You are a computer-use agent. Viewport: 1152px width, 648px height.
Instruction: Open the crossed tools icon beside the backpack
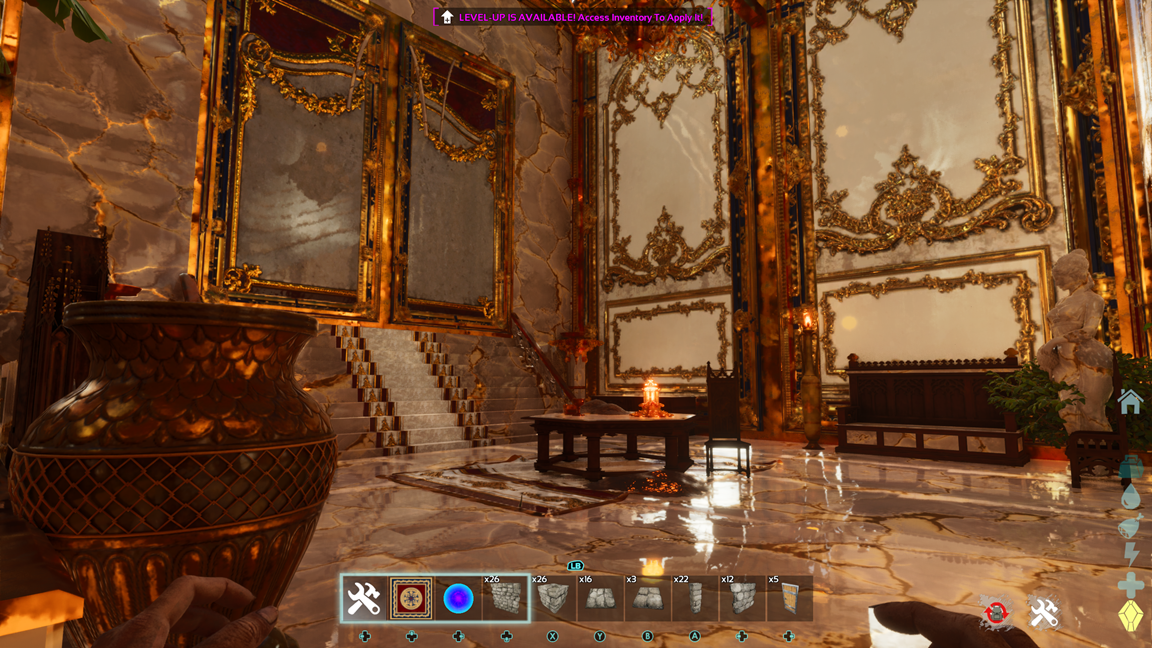(x=1044, y=613)
